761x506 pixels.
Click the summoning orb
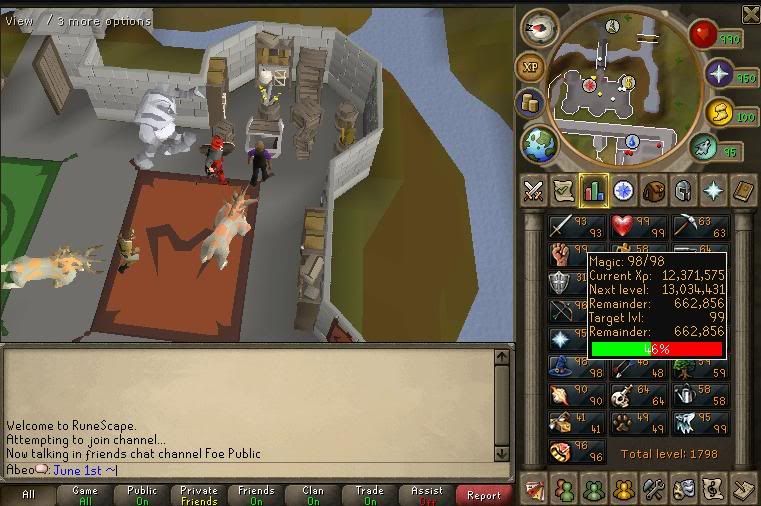(x=719, y=112)
